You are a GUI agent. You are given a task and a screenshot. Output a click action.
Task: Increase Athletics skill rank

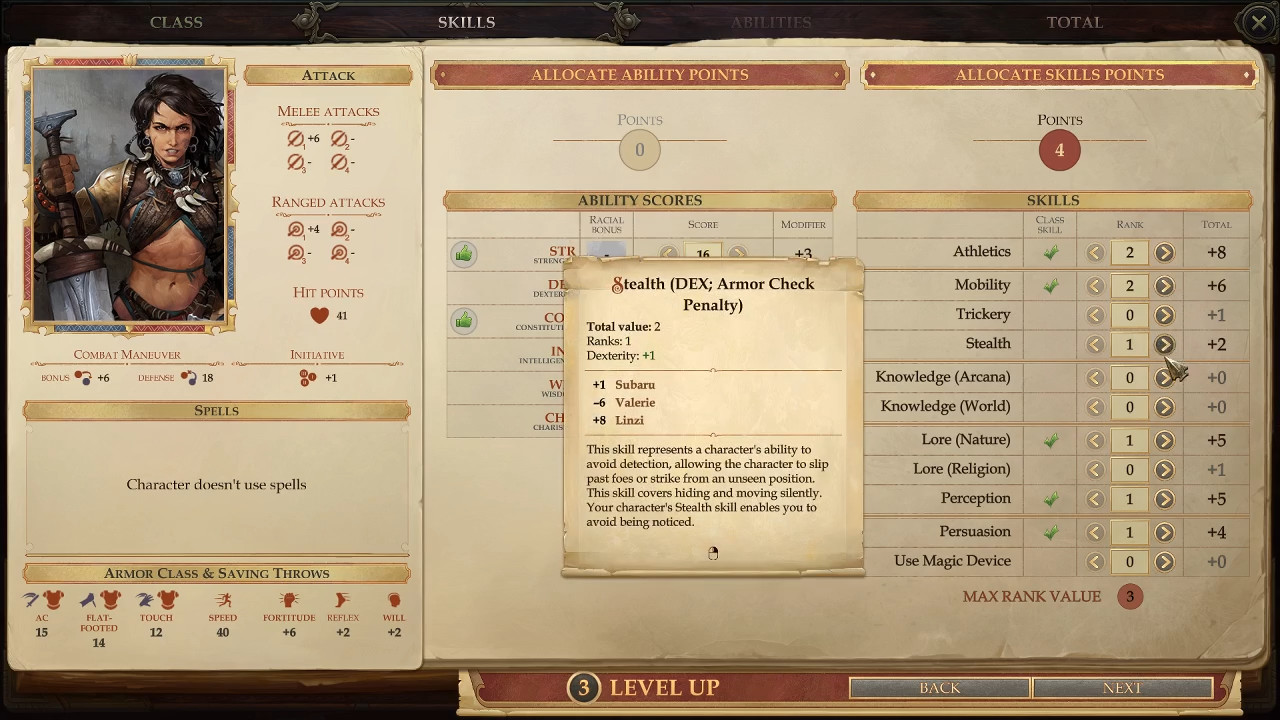pos(1164,253)
